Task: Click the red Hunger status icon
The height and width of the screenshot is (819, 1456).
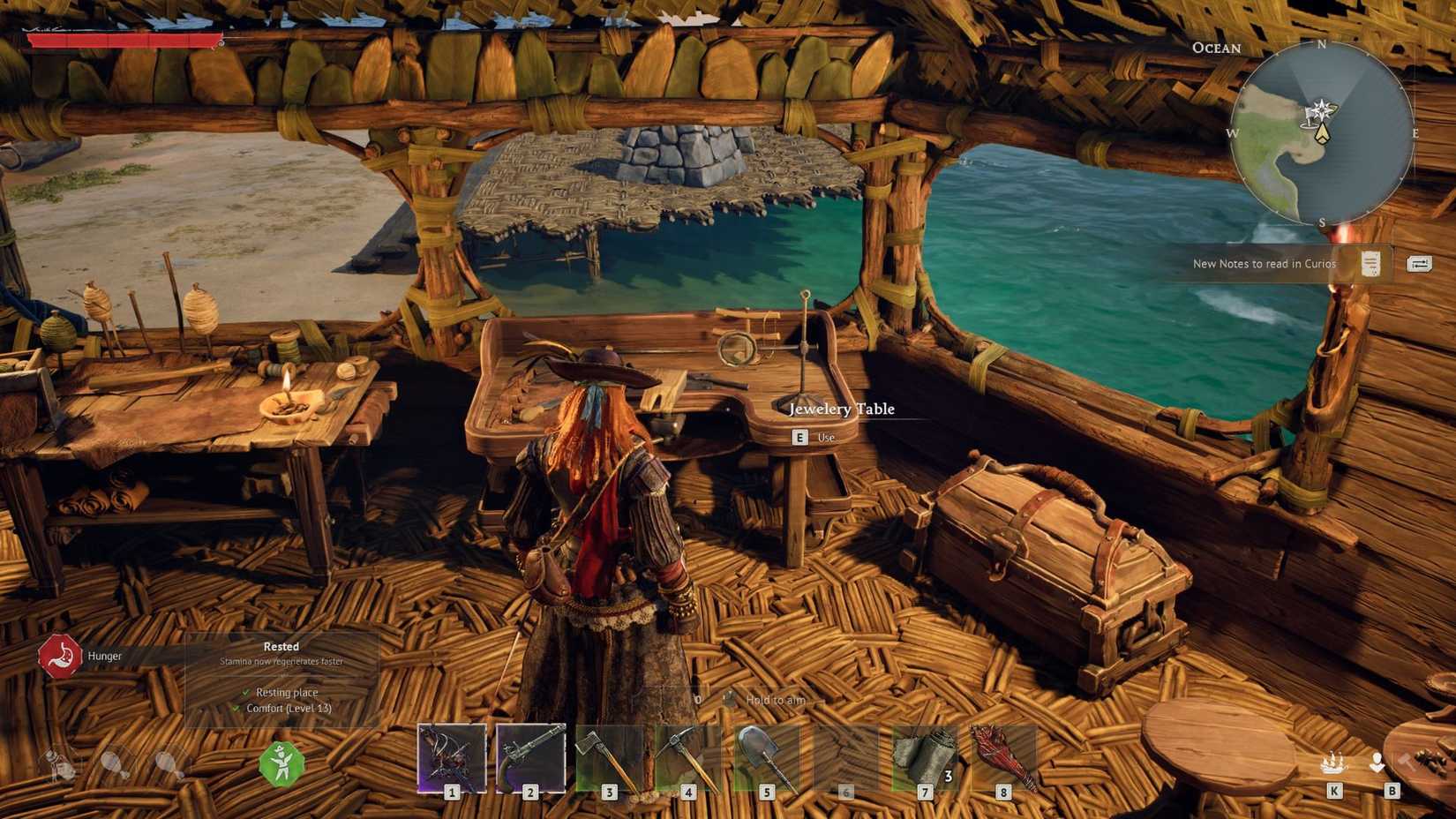Action: 59,657
